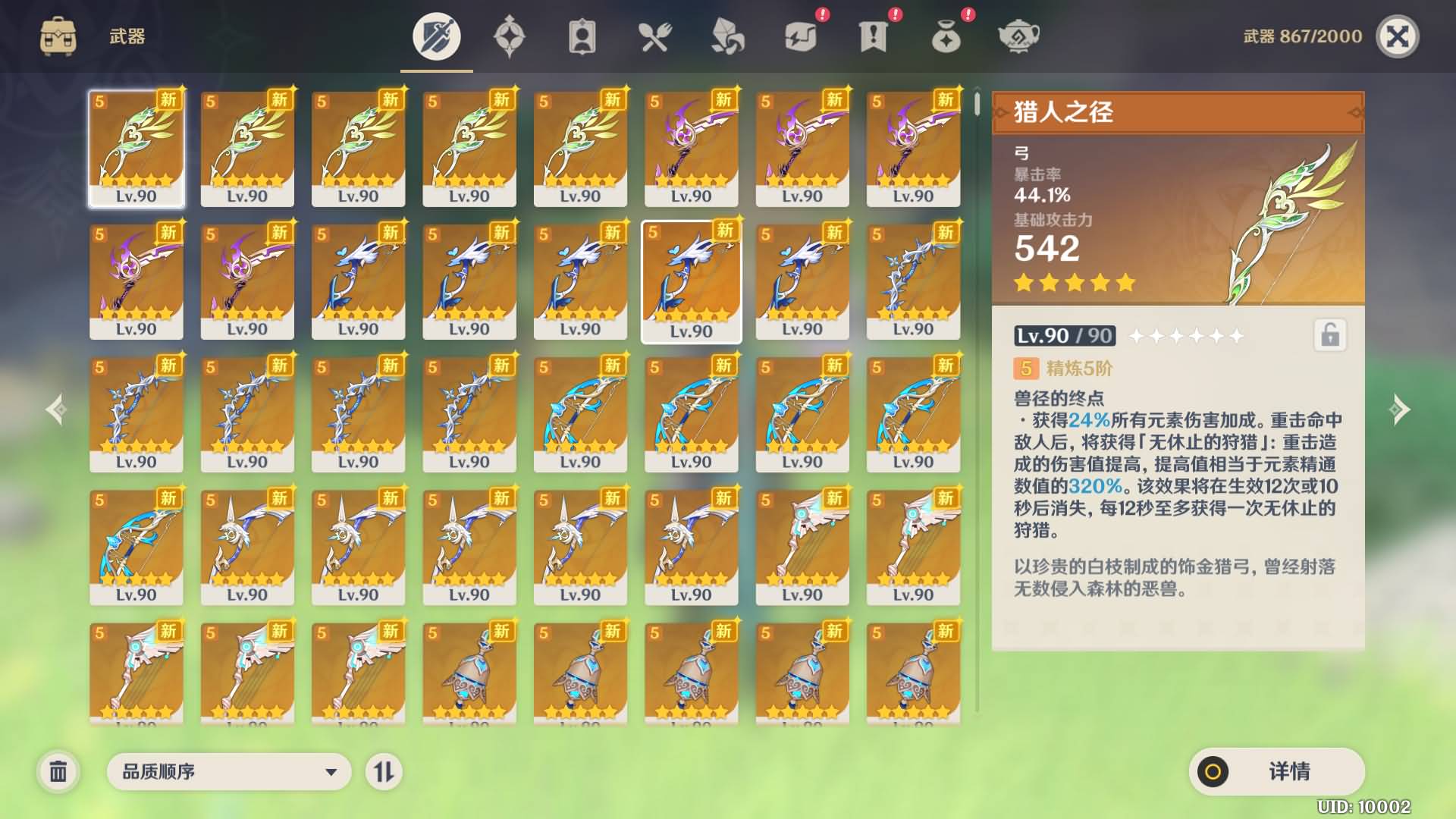
Task: Check the precious items pouch tab
Action: tap(946, 36)
